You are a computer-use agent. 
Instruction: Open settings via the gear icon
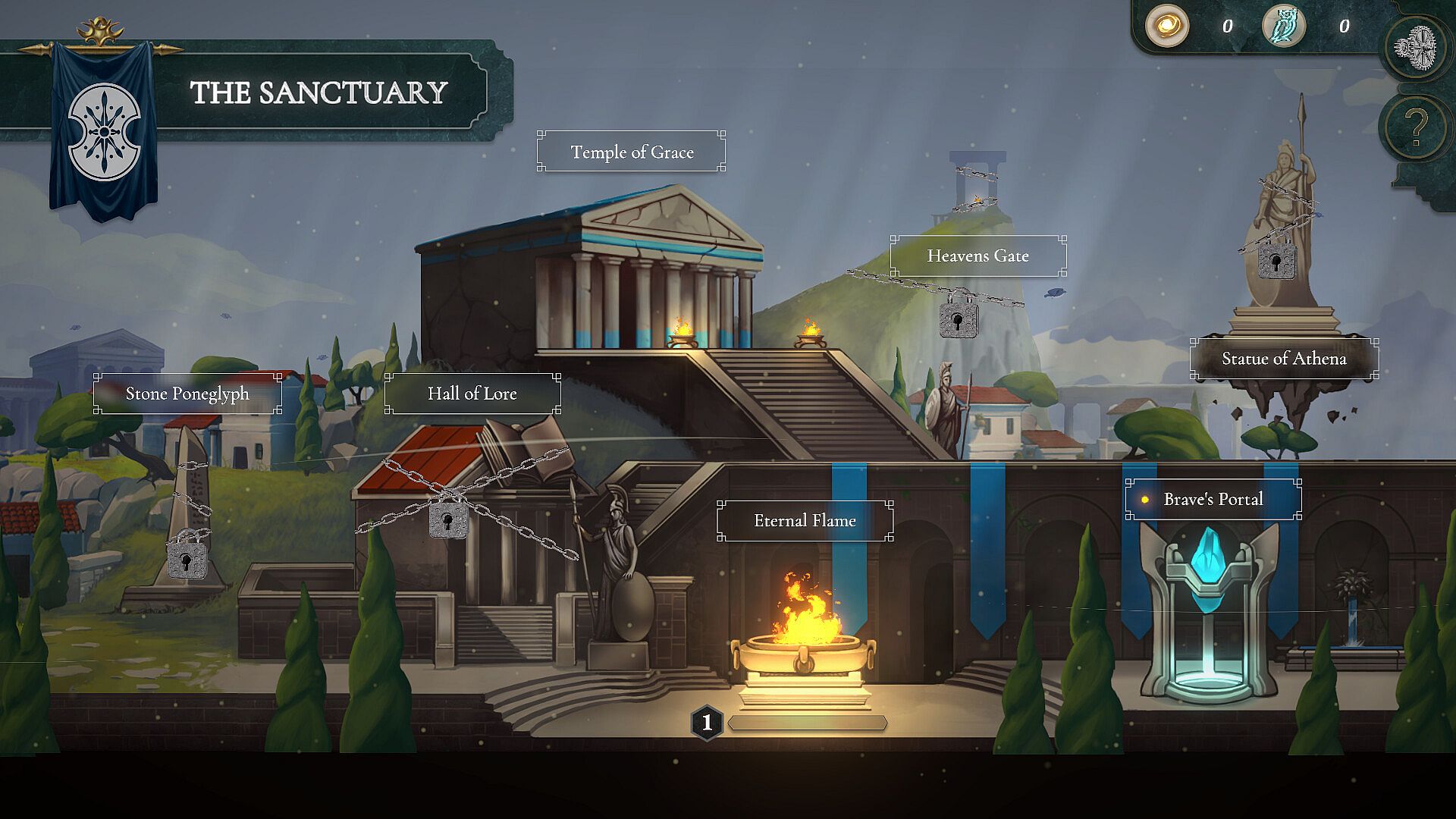coord(1415,49)
